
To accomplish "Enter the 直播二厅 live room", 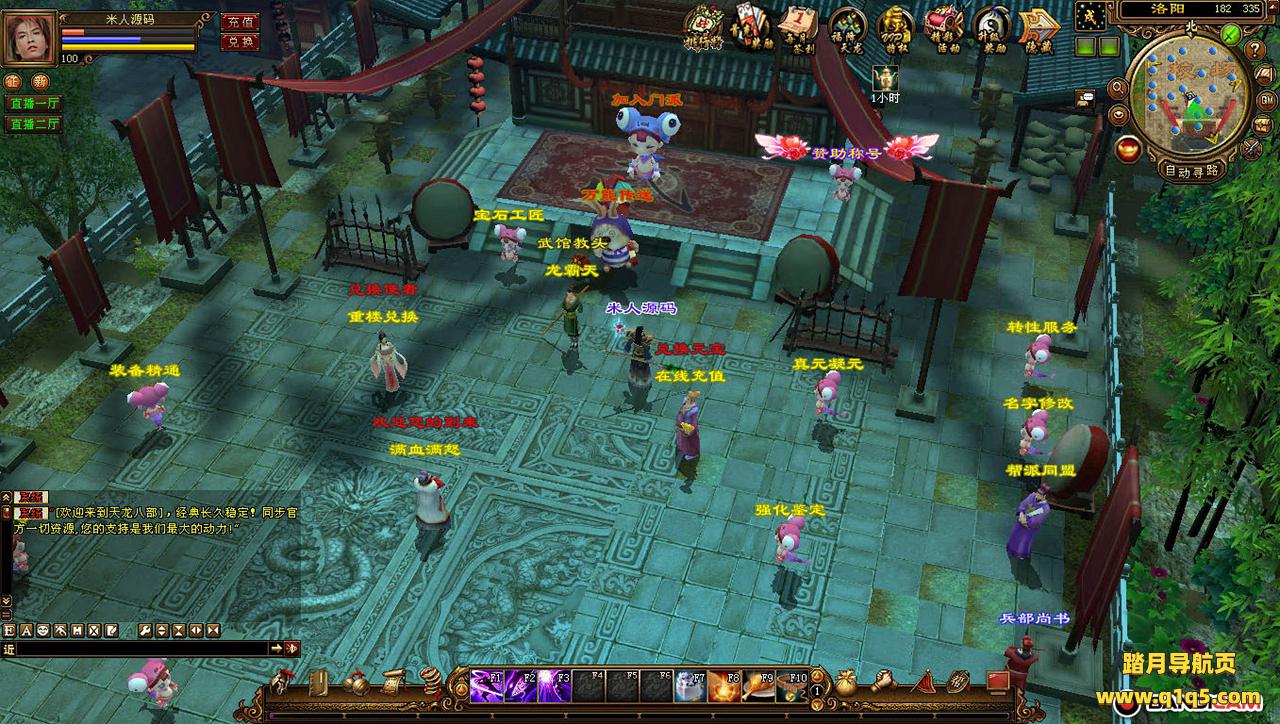I will pos(34,124).
